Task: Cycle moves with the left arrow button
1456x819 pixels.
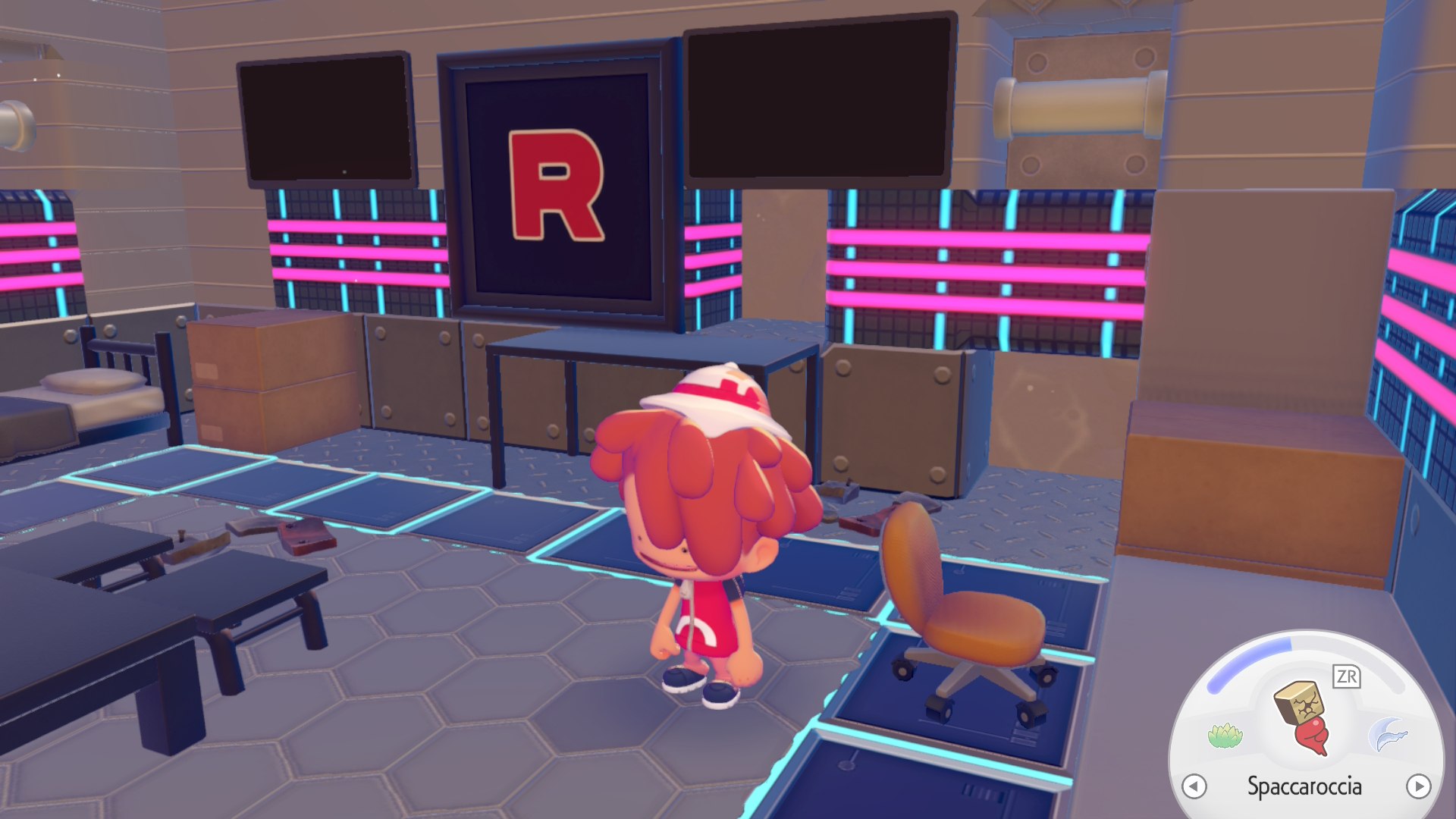Action: coord(1194,786)
